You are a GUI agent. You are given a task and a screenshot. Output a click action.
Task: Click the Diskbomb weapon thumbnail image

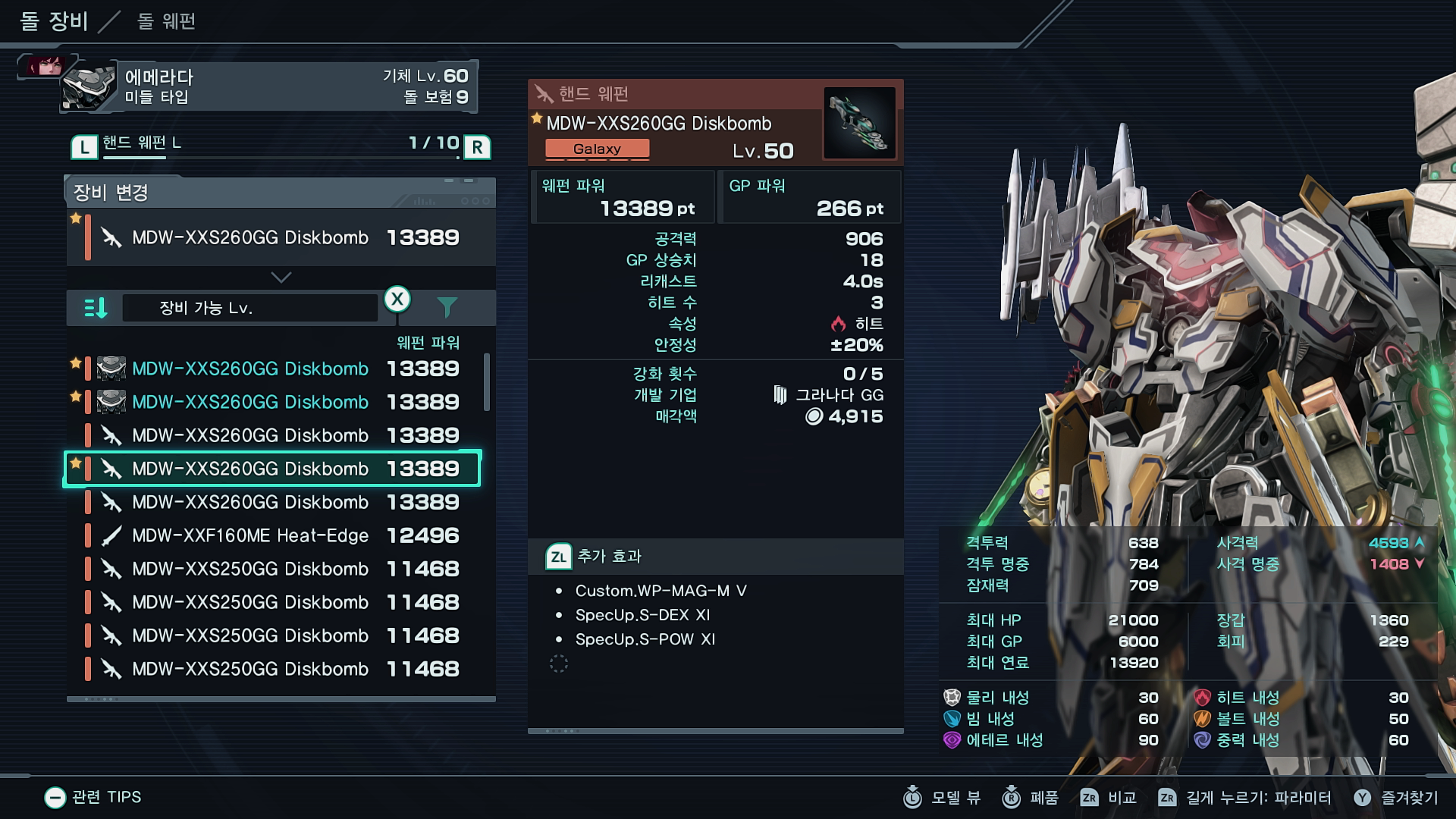click(859, 123)
